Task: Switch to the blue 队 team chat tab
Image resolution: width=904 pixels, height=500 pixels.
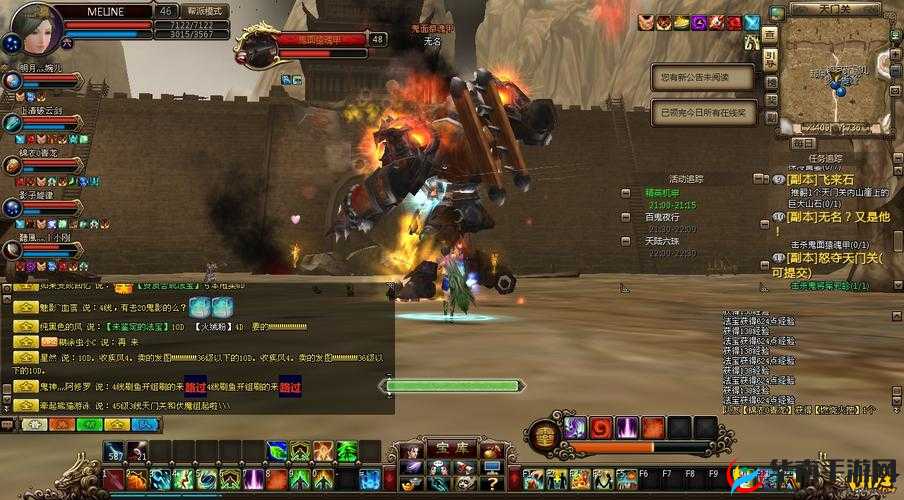Action: tap(145, 424)
